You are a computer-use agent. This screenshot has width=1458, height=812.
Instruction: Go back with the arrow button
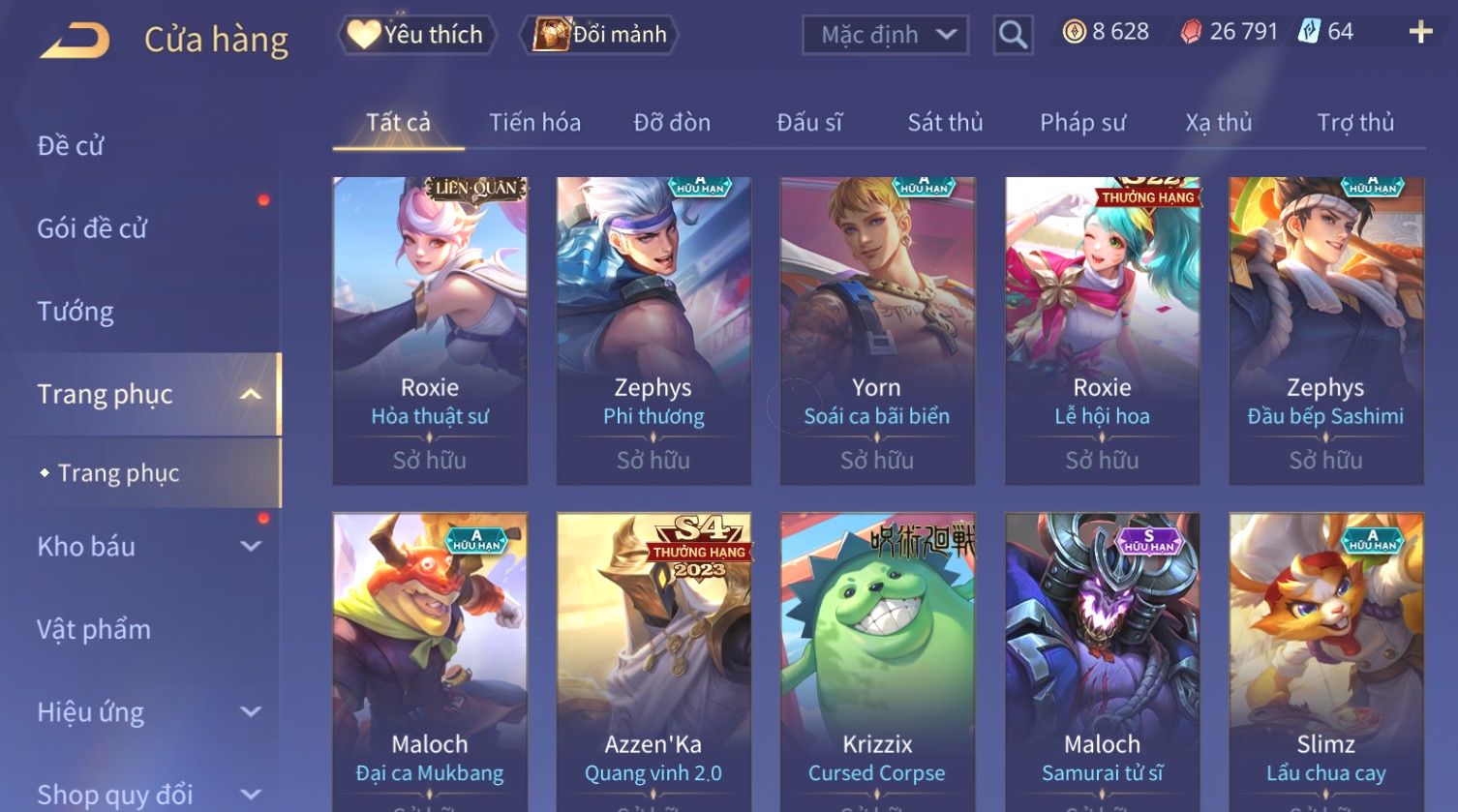pos(75,40)
